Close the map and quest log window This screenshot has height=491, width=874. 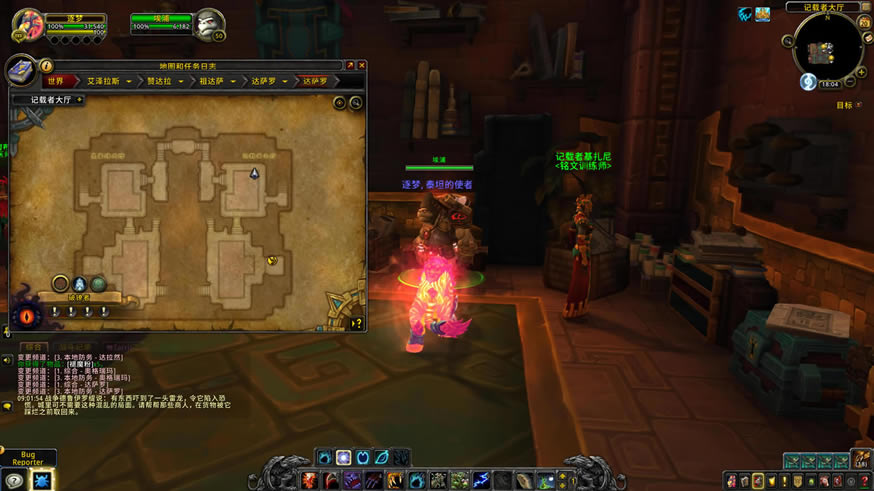361,66
